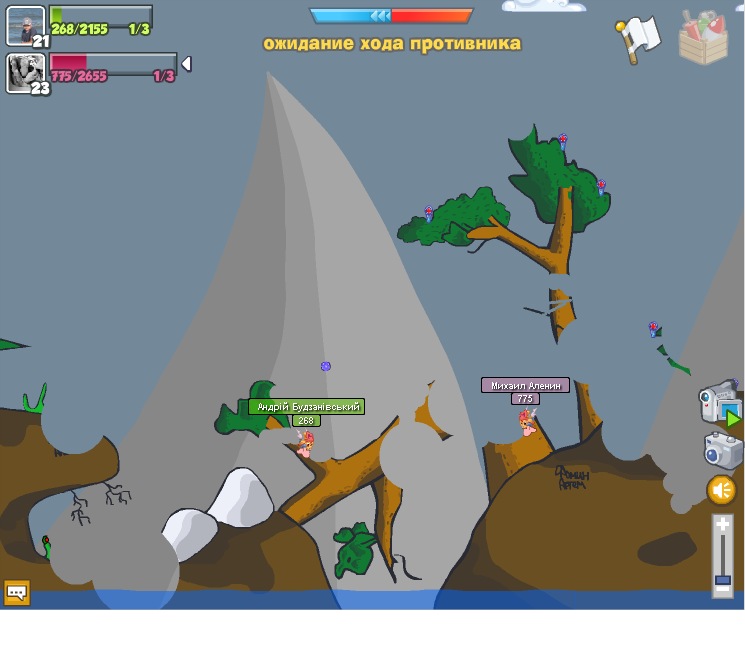The image size is (745, 650).
Task: Zoom in with the plus button
Action: tap(722, 525)
